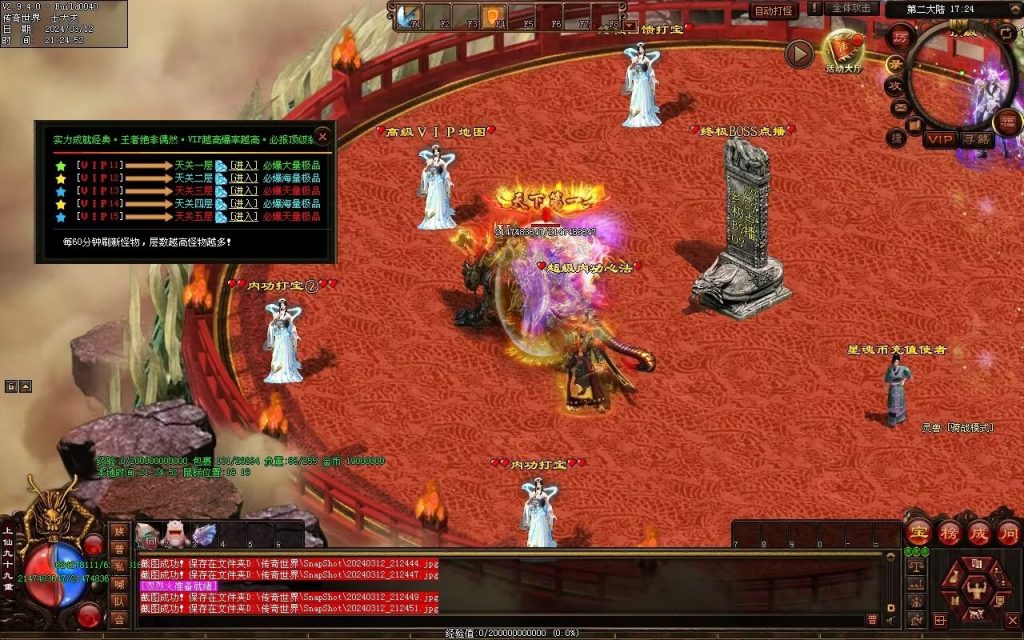
Task: Select the pink creature item slot
Action: click(x=175, y=536)
